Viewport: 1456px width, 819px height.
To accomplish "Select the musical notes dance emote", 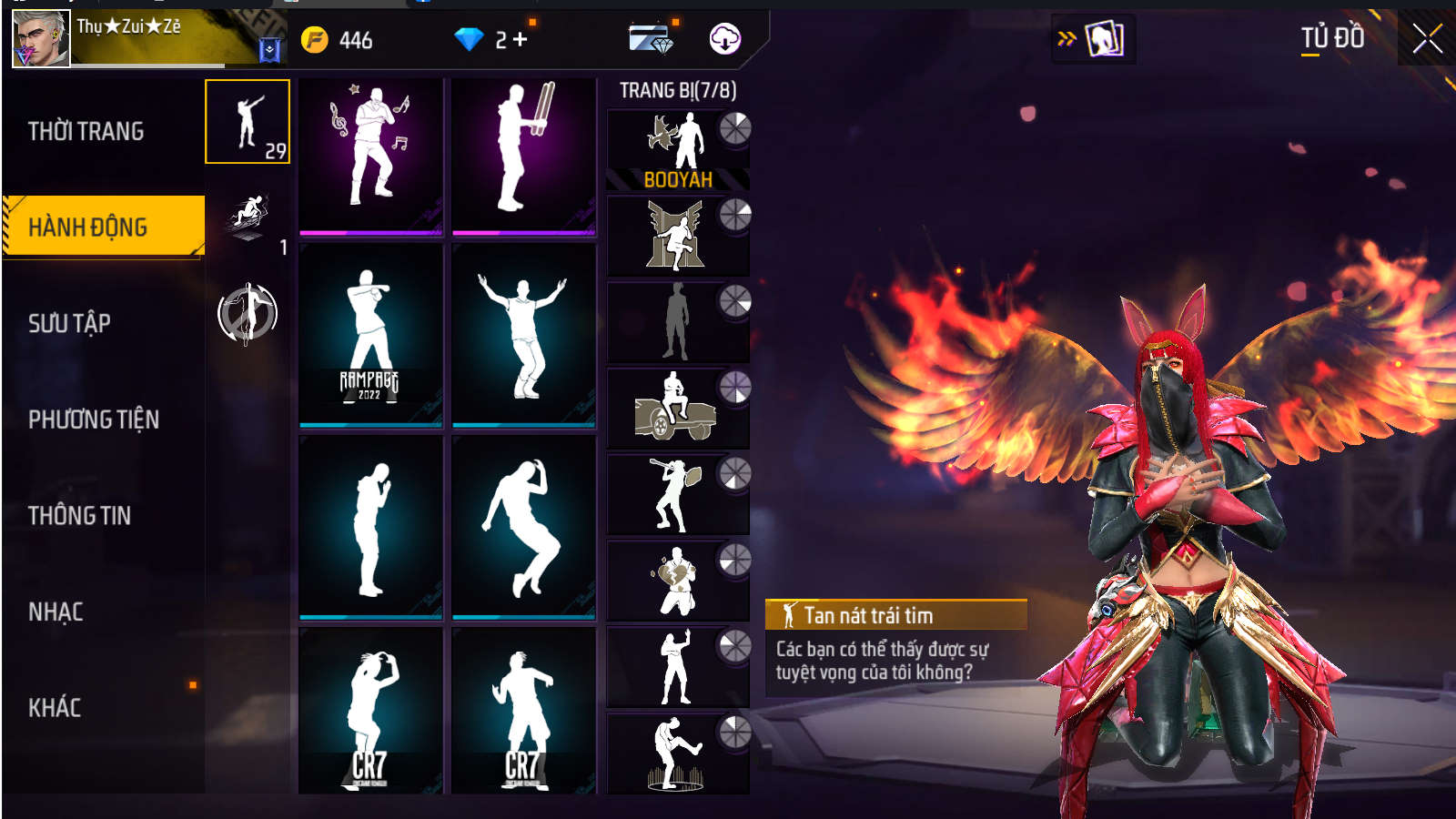I will (370, 156).
